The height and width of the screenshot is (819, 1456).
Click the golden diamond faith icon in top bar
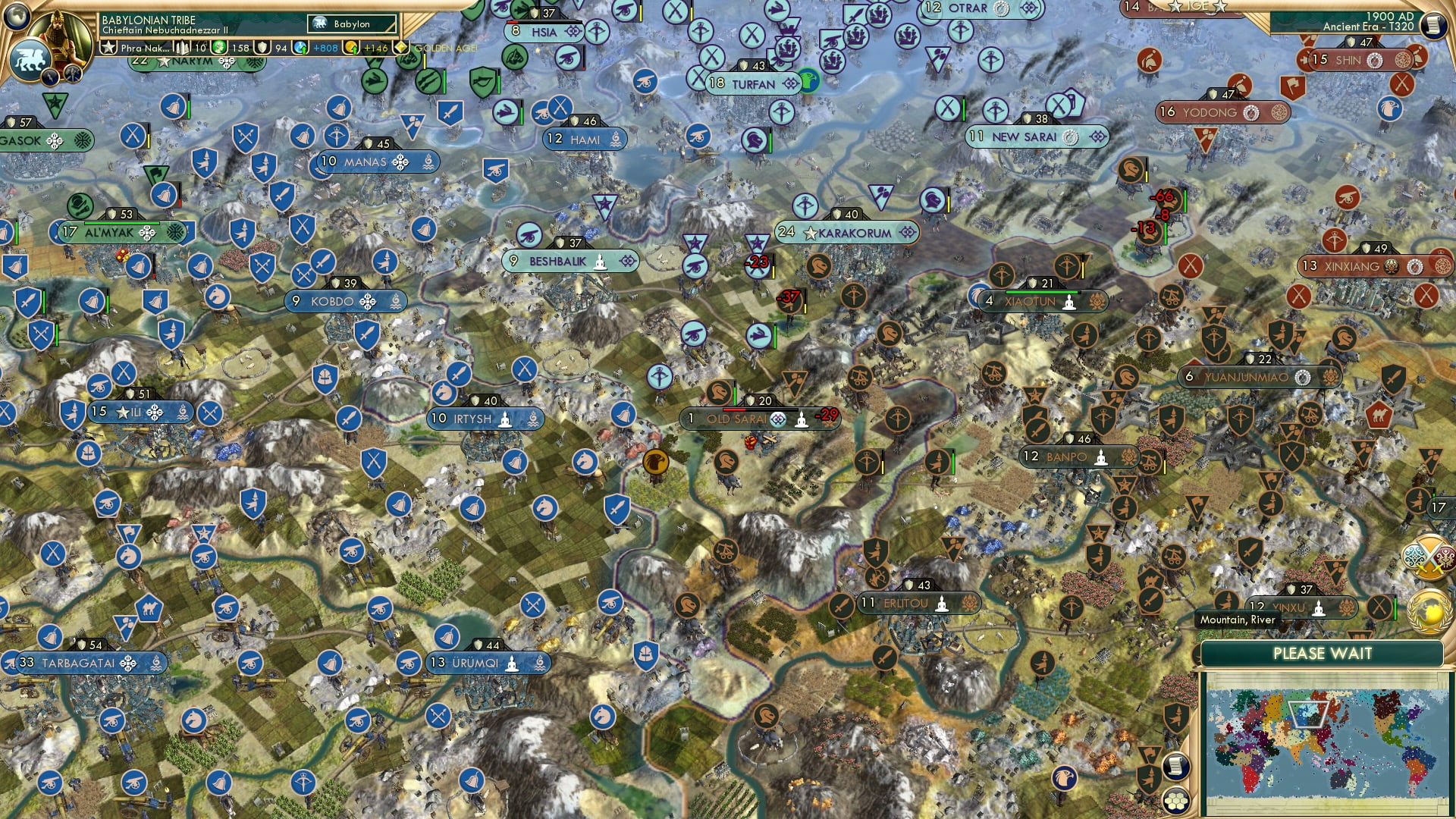(401, 46)
